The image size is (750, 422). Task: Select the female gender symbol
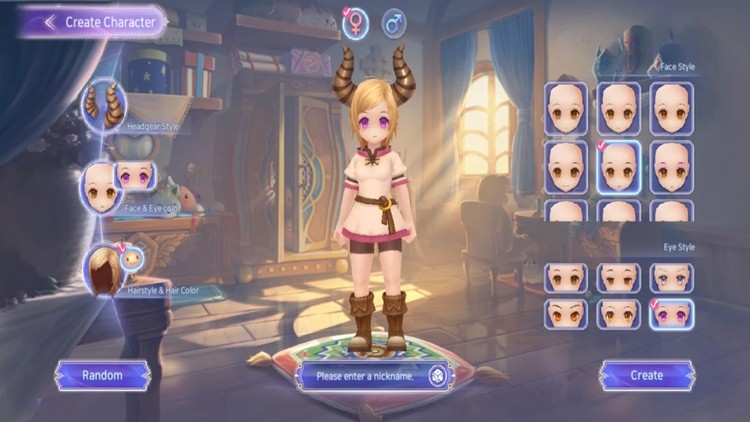click(354, 24)
